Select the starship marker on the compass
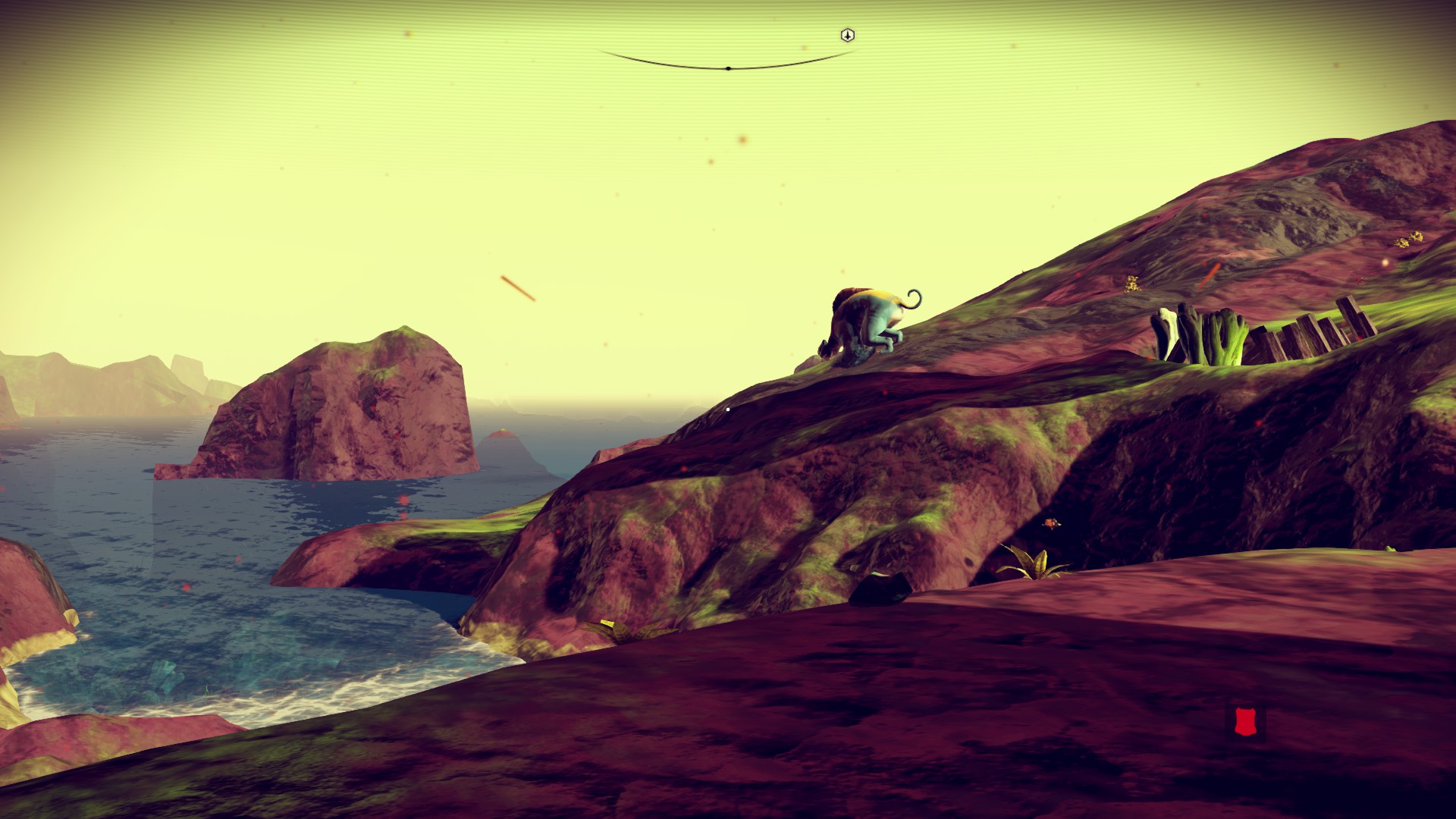The width and height of the screenshot is (1456, 819). pyautogui.click(x=848, y=35)
